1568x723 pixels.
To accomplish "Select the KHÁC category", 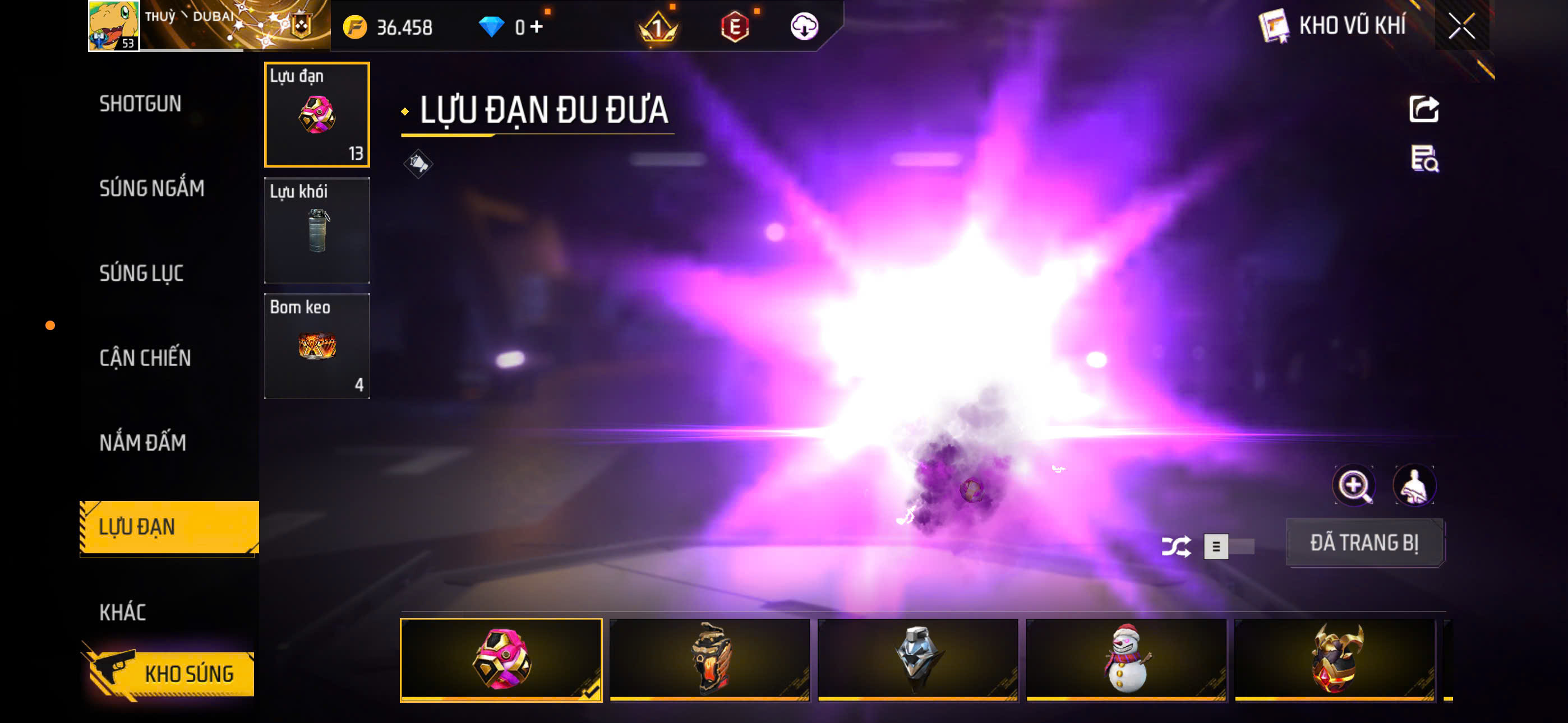I will [x=123, y=613].
